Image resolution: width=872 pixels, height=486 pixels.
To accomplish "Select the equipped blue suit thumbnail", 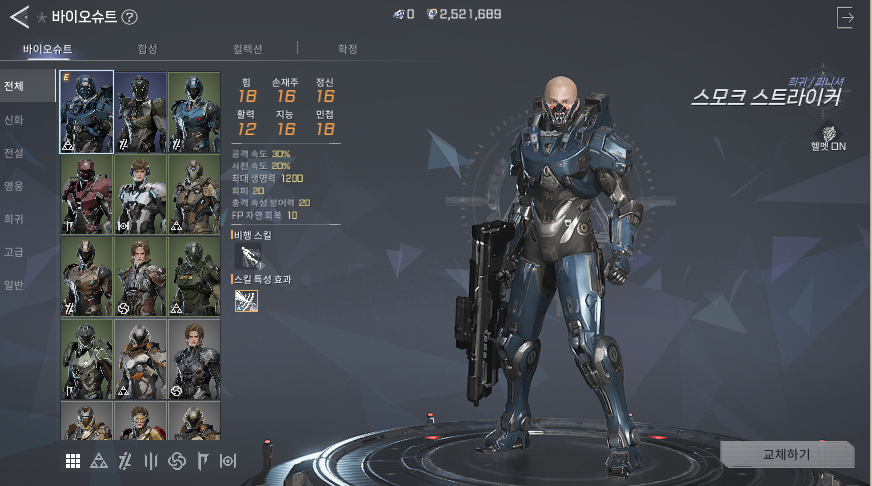I will point(87,112).
